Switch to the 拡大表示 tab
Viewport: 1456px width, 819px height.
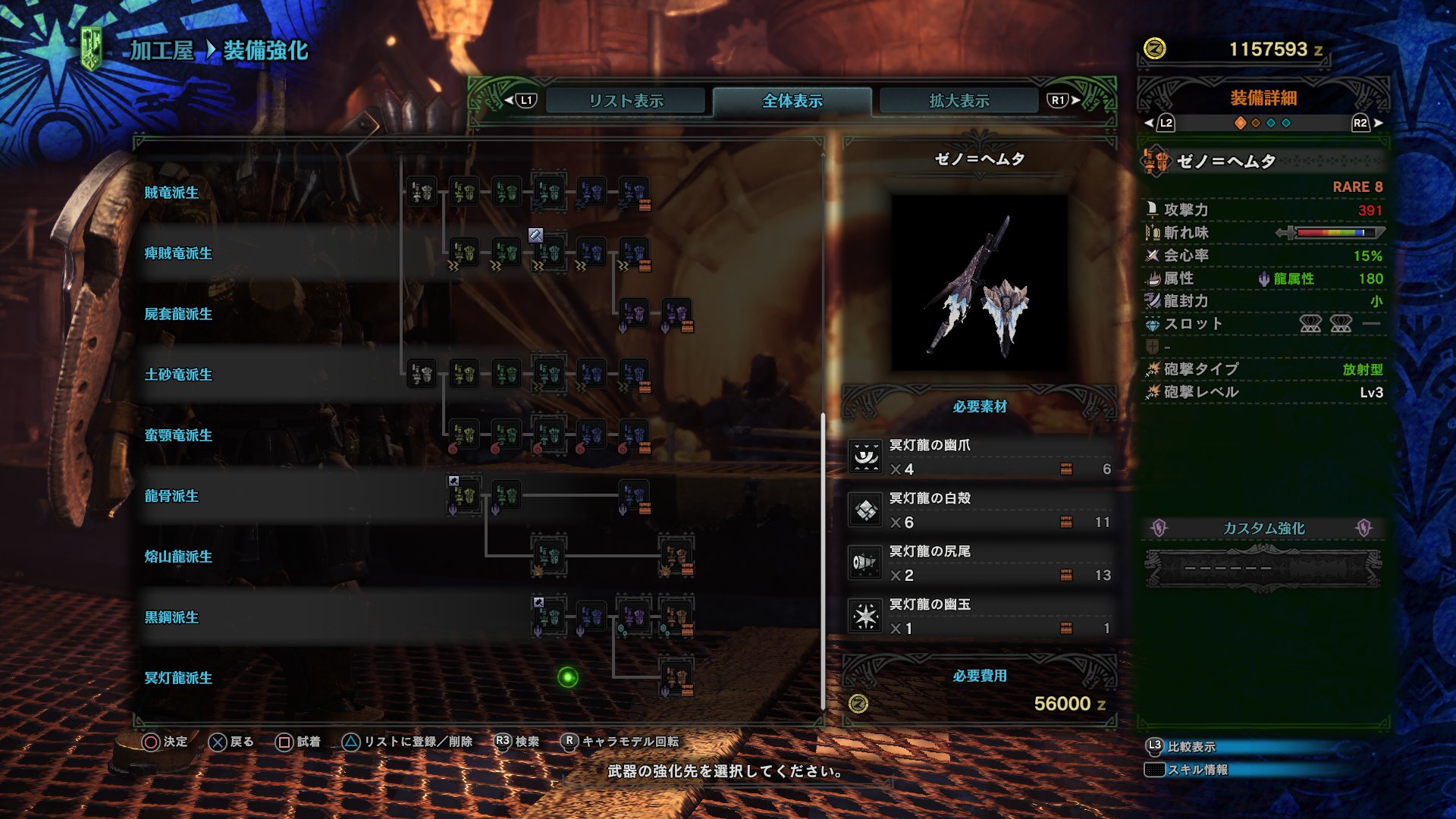tap(958, 99)
